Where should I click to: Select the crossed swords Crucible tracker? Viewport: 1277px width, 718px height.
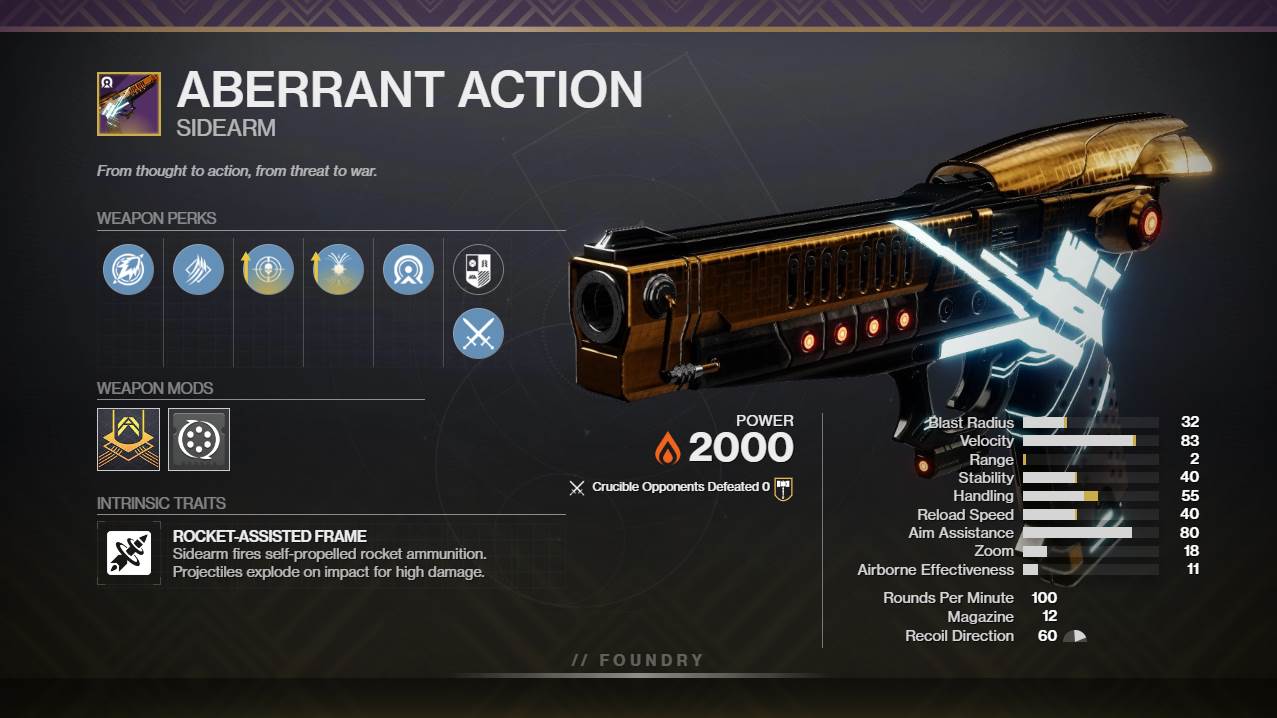tap(478, 333)
